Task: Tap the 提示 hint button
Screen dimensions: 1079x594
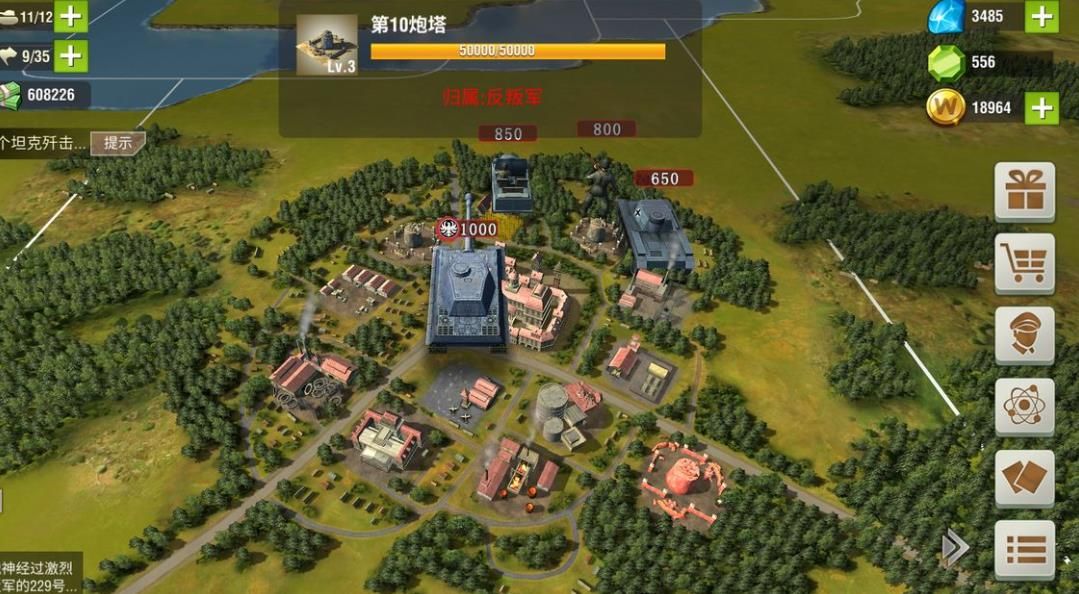Action: coord(118,143)
